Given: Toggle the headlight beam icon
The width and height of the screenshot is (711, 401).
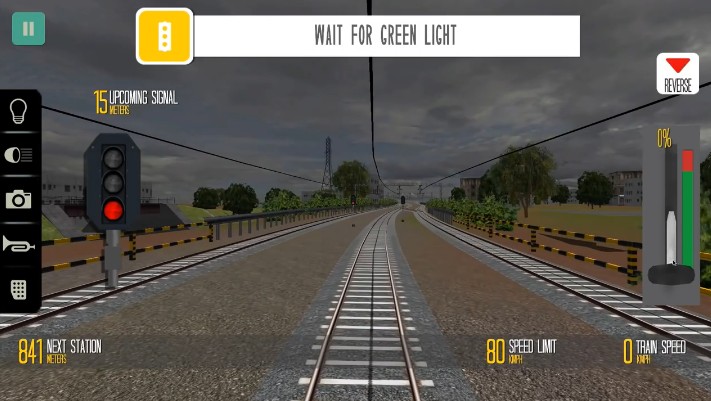Looking at the screenshot, I should [19, 155].
